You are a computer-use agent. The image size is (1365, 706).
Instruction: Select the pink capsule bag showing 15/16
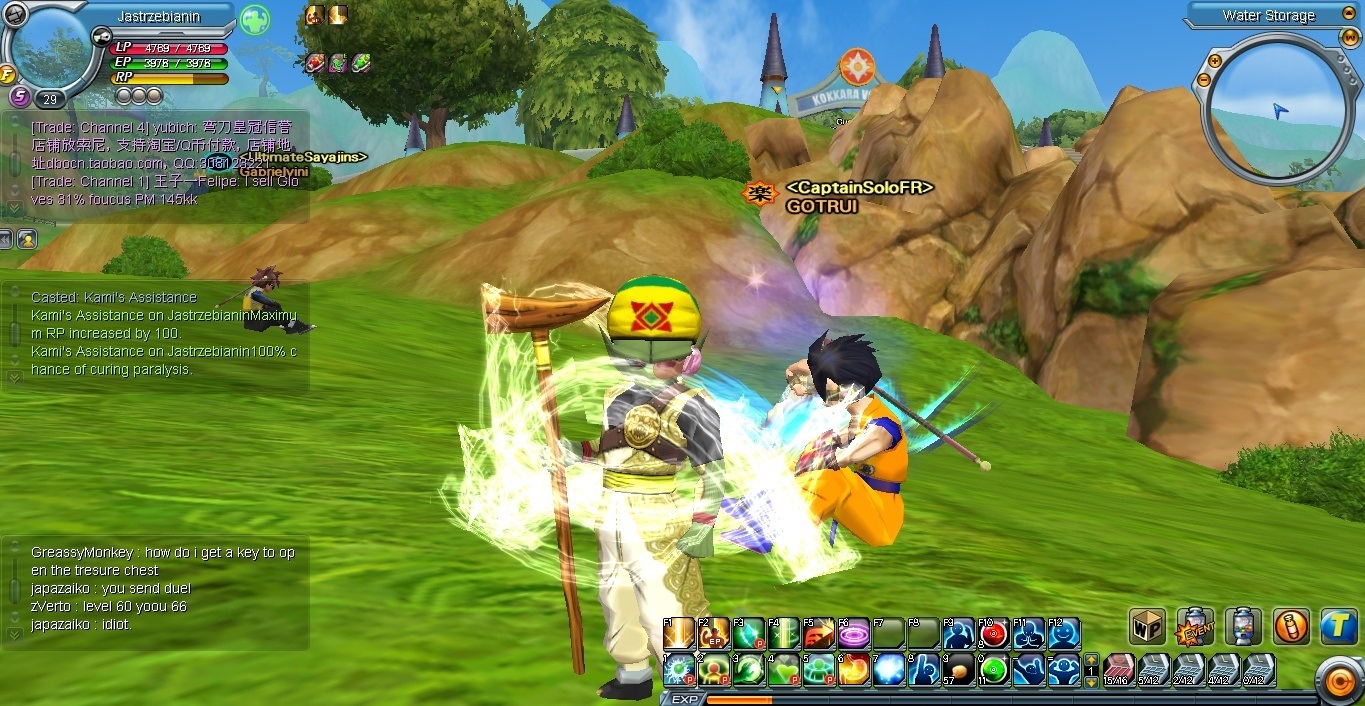point(1119,669)
